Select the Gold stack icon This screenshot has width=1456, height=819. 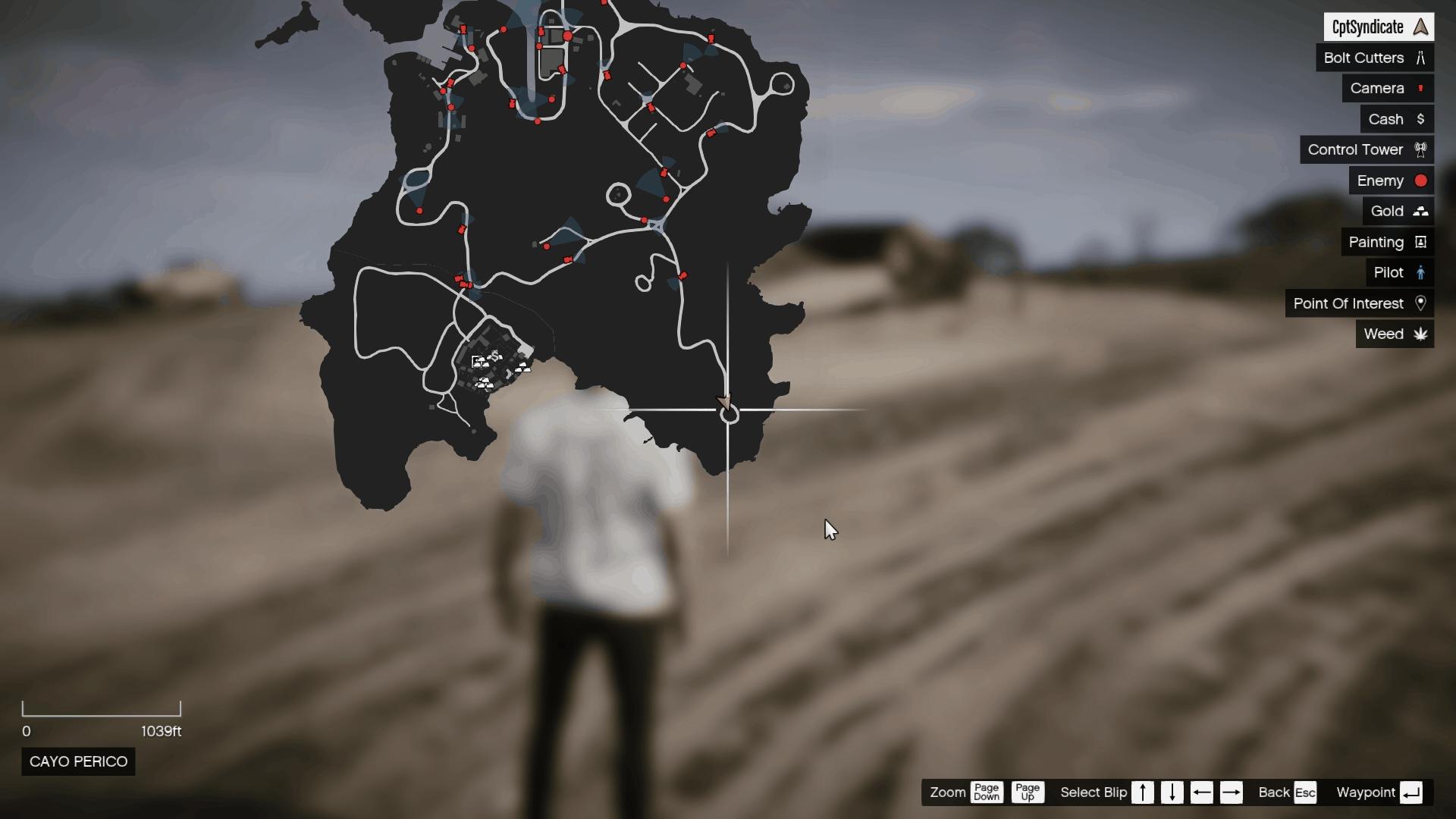[x=1421, y=211]
